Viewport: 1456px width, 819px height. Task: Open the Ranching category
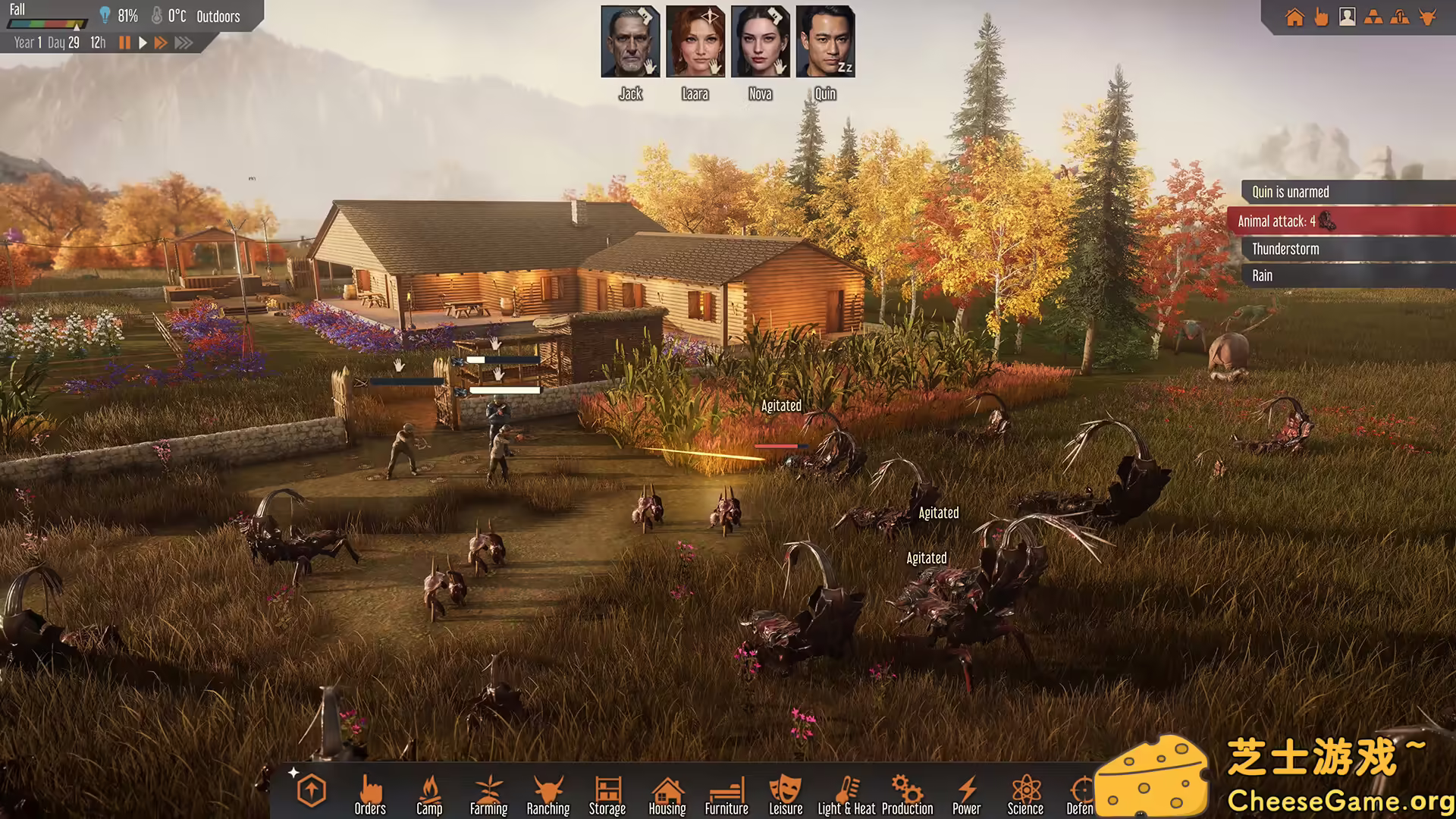pyautogui.click(x=548, y=794)
